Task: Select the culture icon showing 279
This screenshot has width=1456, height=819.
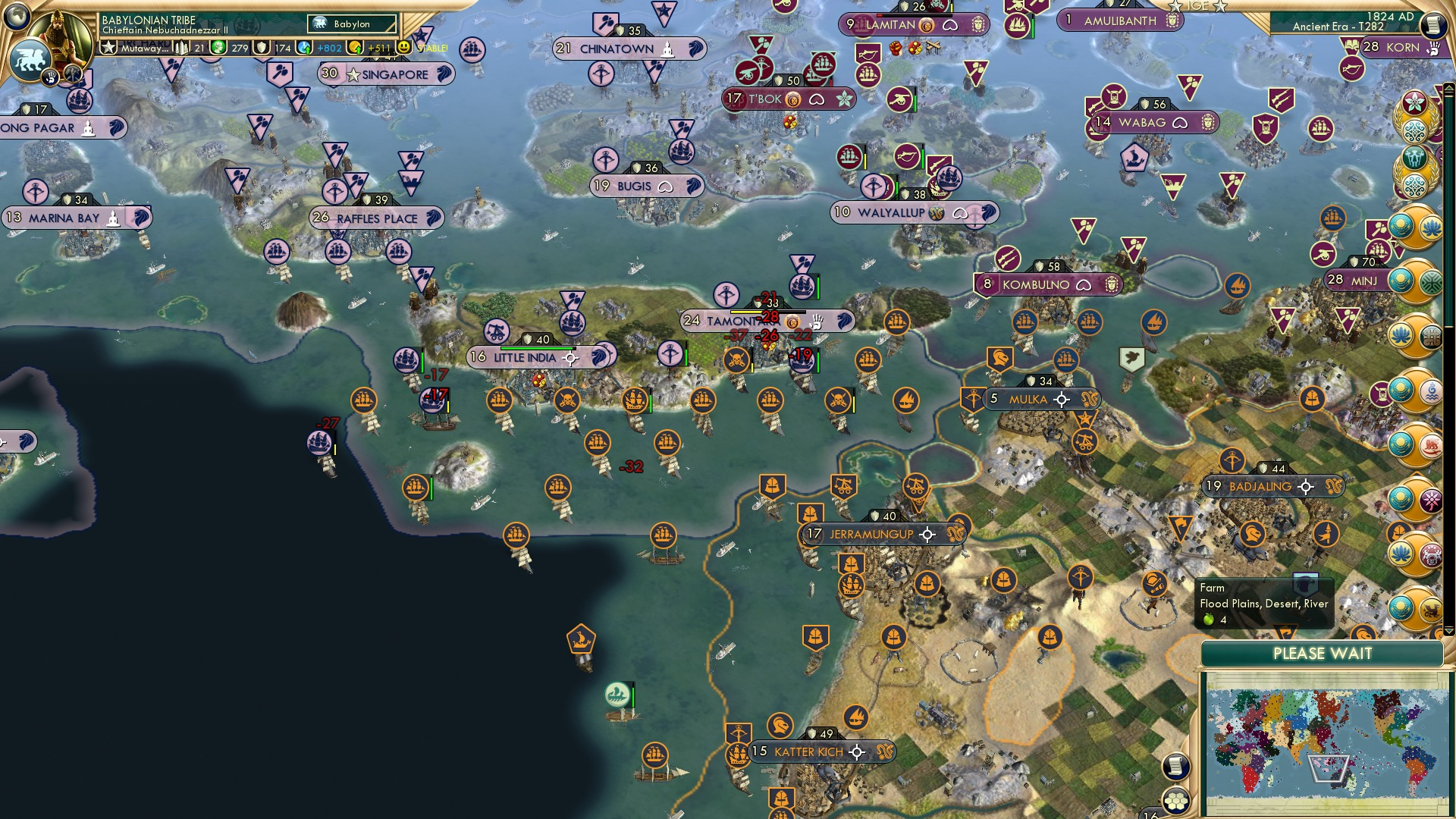Action: 218,48
